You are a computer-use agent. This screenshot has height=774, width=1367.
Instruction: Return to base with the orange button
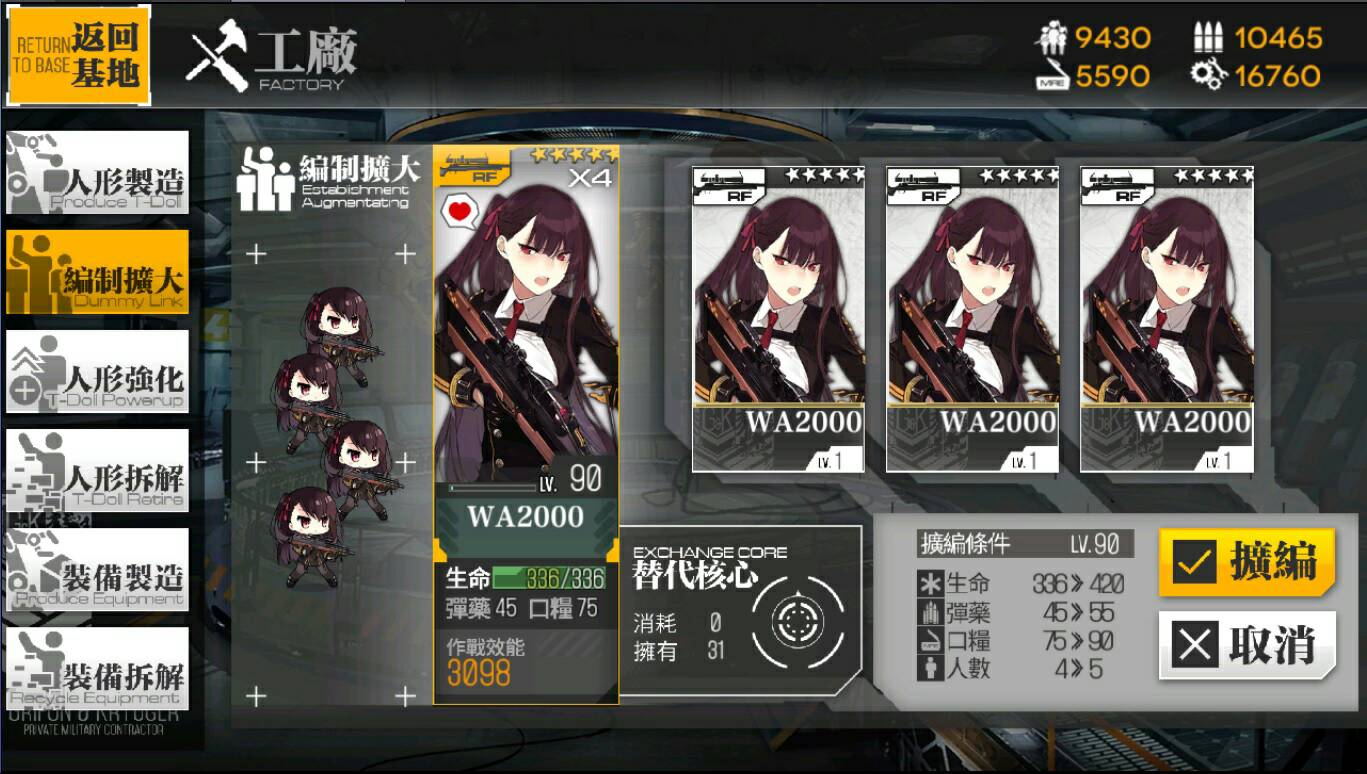pos(79,56)
